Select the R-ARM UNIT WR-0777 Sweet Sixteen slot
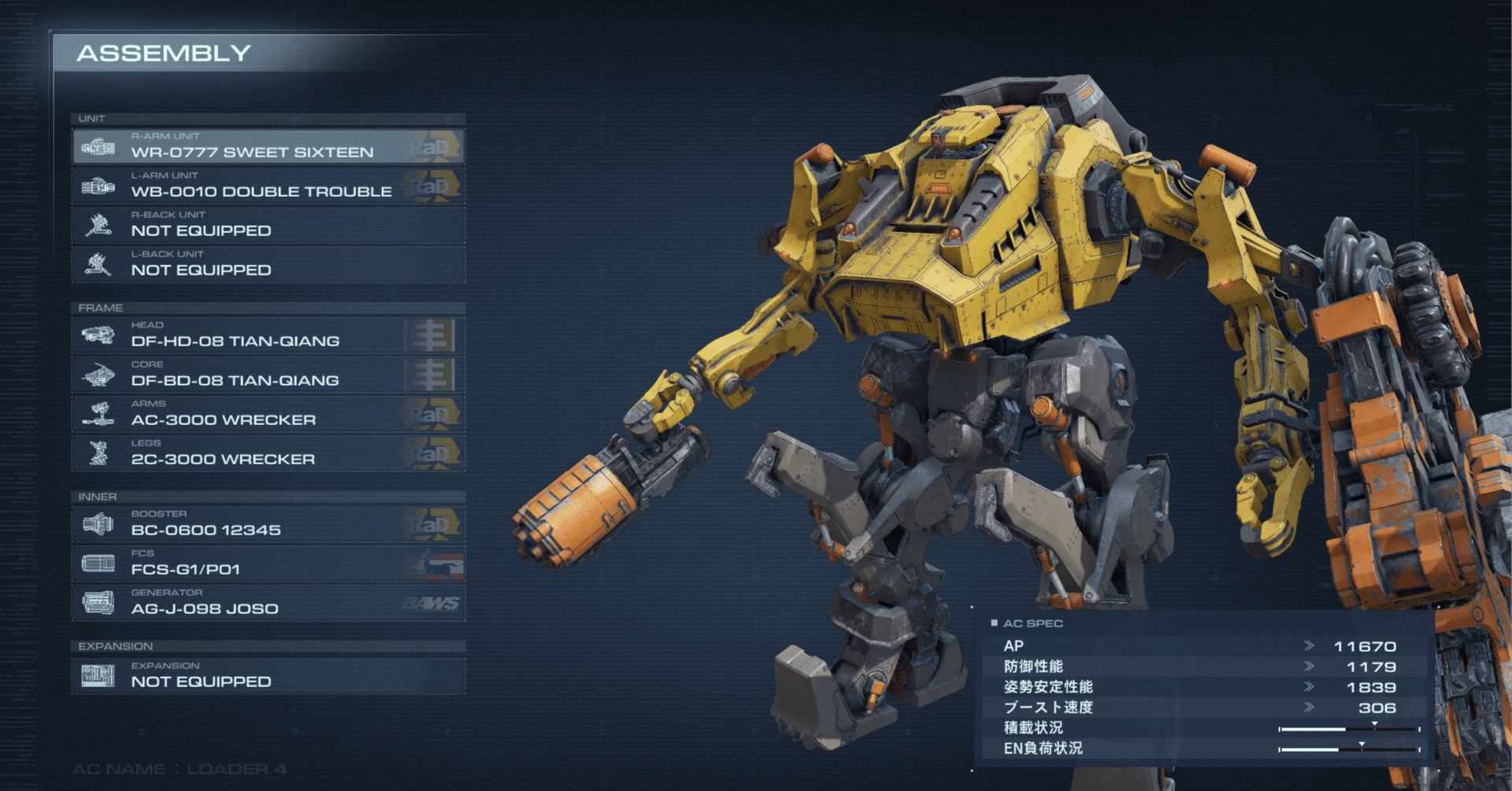This screenshot has width=1512, height=791. pos(268,146)
